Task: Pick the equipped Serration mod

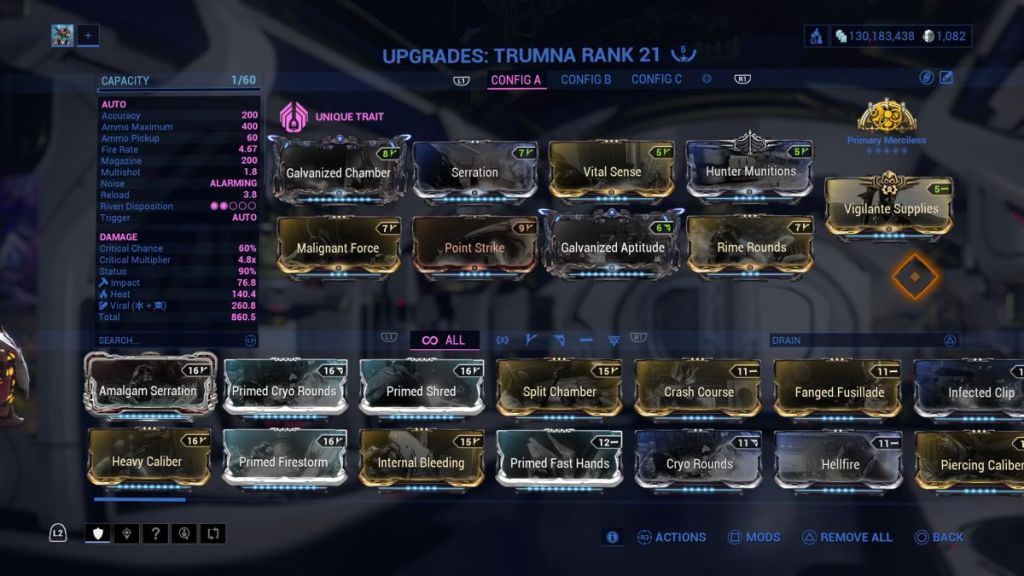Action: (x=475, y=171)
